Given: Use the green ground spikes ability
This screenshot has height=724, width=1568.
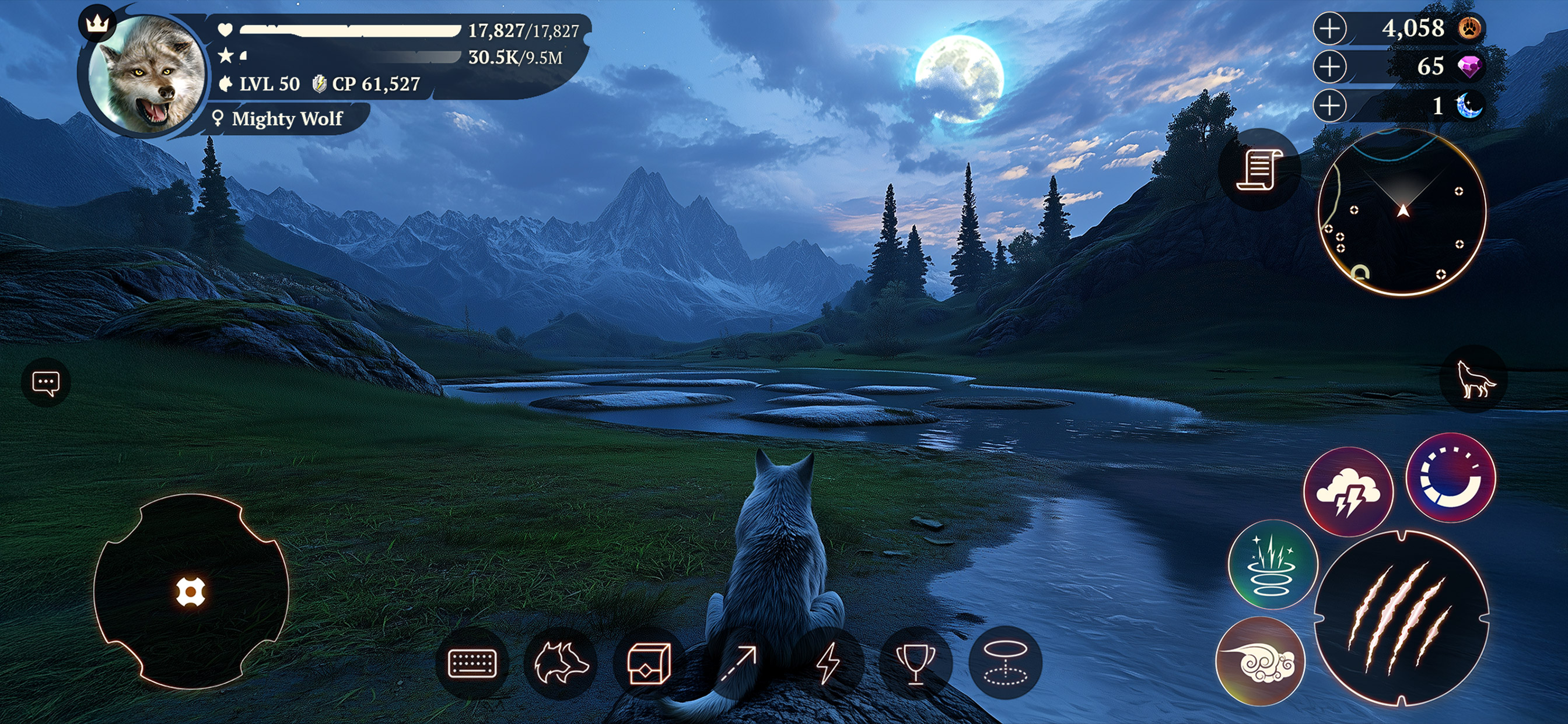Looking at the screenshot, I should pyautogui.click(x=1272, y=565).
